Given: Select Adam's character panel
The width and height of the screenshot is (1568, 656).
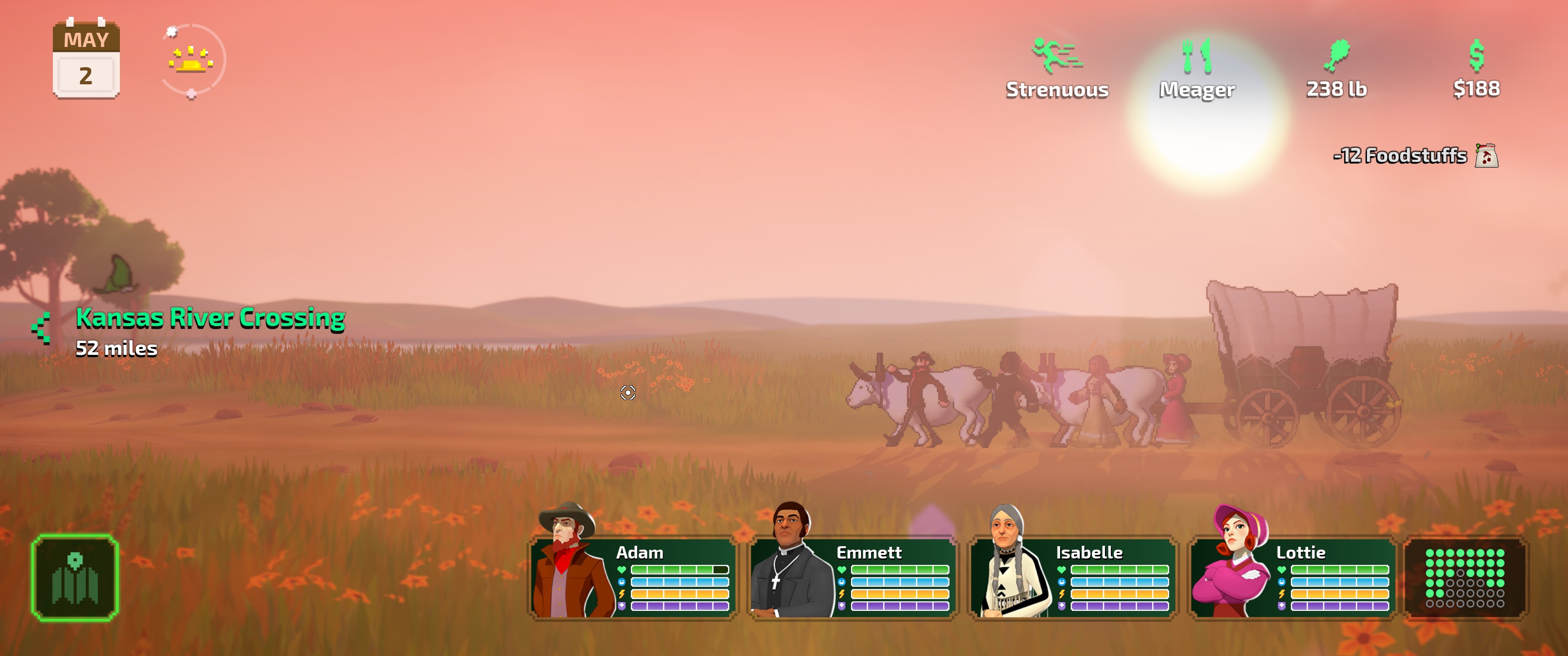Looking at the screenshot, I should tap(633, 577).
